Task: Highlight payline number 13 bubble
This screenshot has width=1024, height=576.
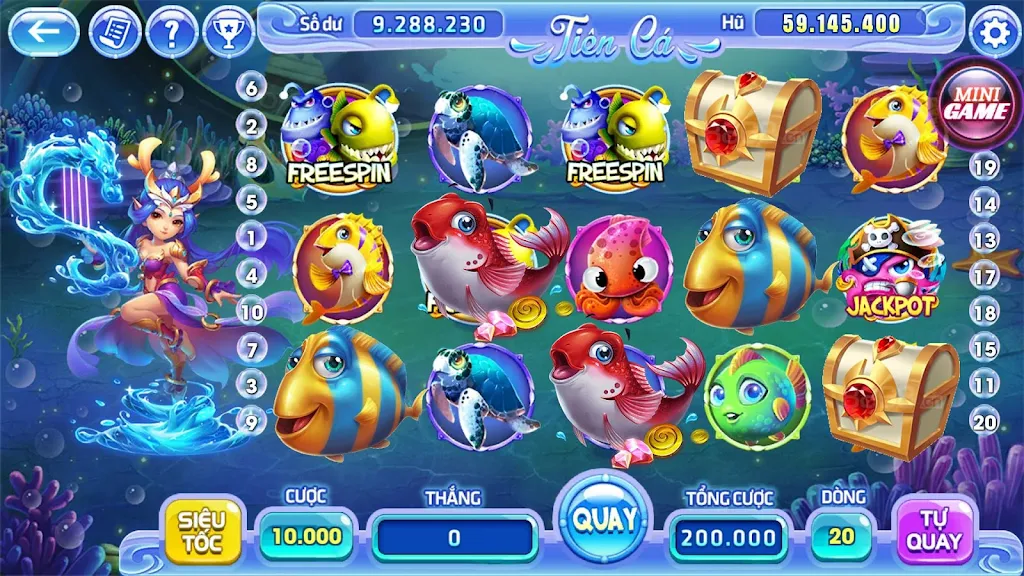Action: click(985, 240)
